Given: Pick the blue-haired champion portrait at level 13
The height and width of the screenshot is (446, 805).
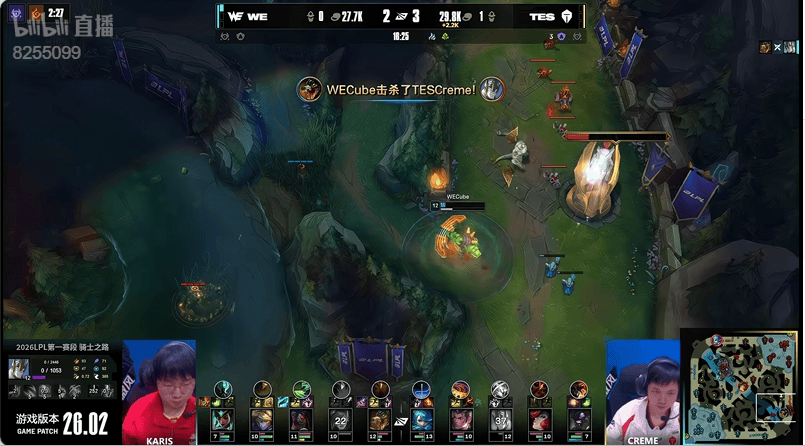Looking at the screenshot, I should [421, 420].
